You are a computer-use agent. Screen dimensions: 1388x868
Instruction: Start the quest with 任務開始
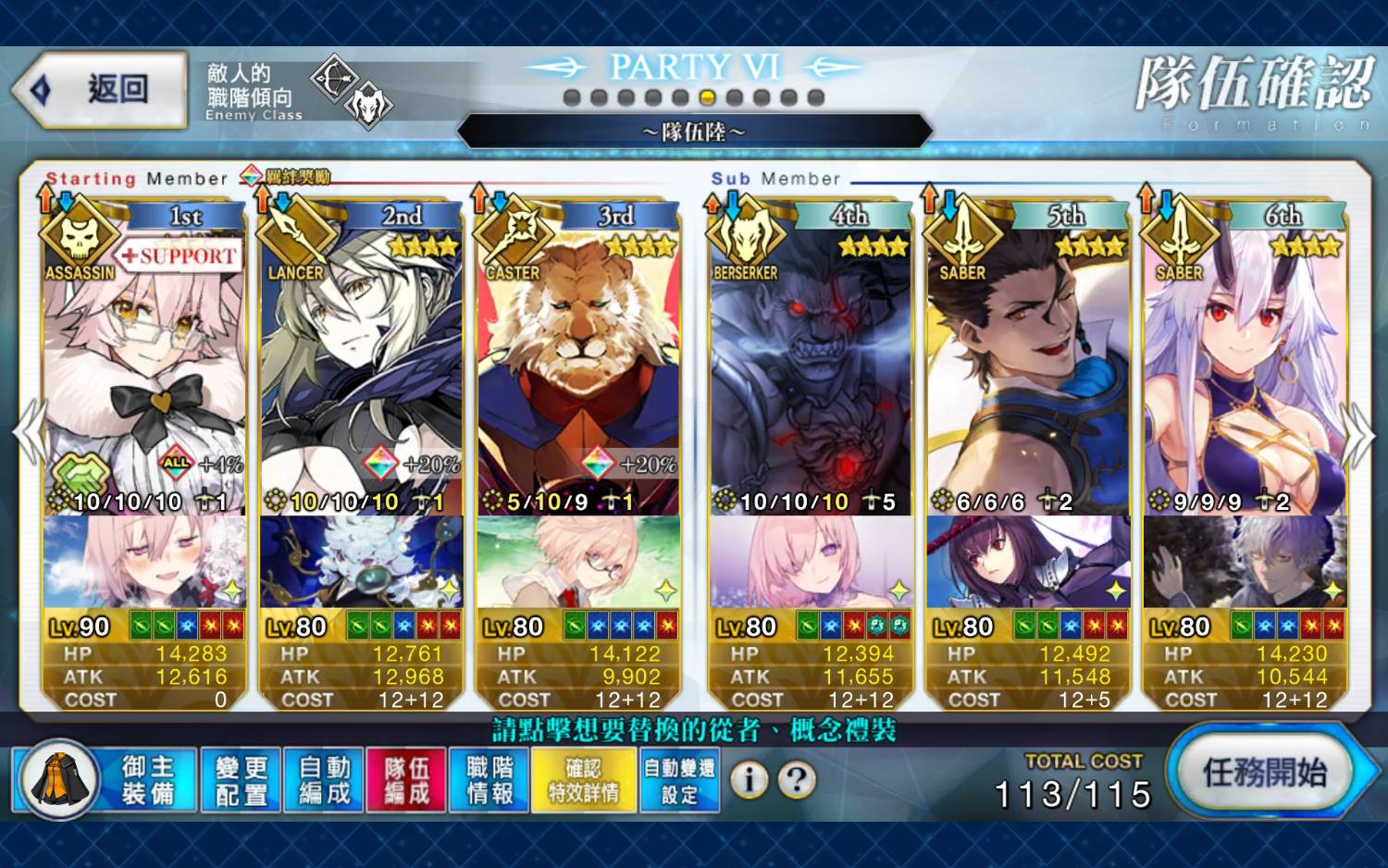click(x=1264, y=772)
